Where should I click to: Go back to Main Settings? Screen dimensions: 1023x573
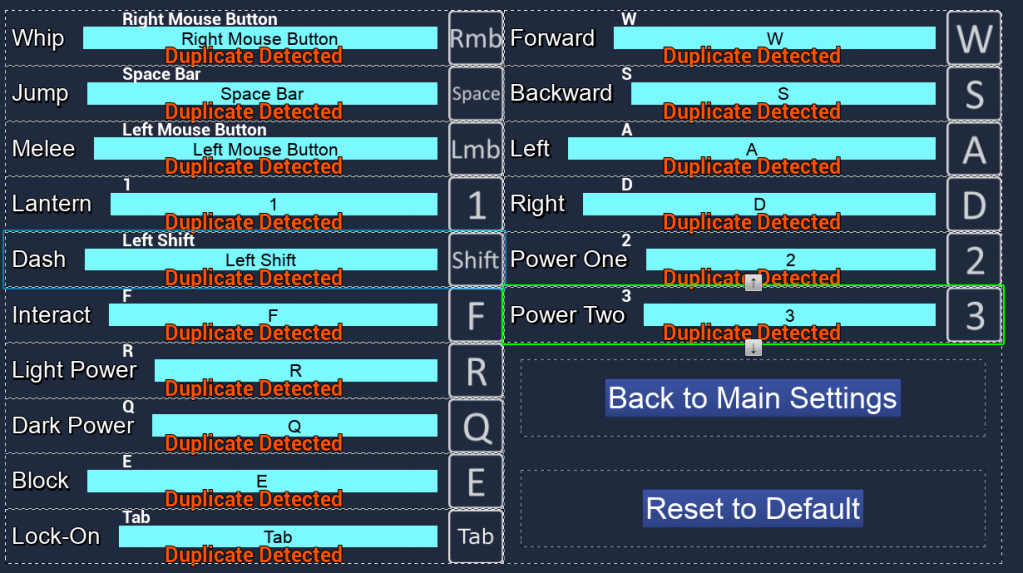pyautogui.click(x=752, y=398)
